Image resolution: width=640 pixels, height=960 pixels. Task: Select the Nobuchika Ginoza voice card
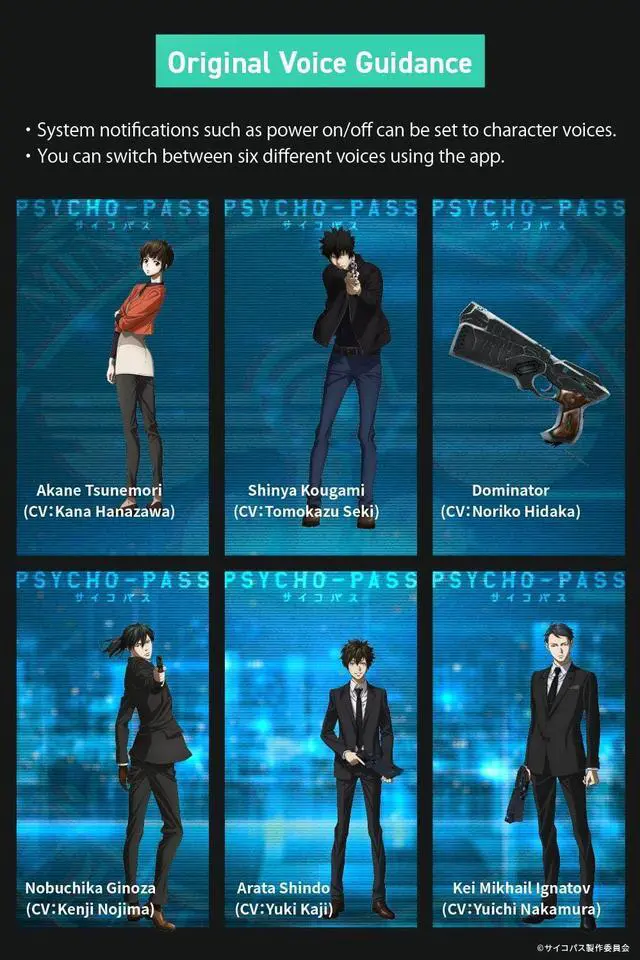tap(112, 751)
